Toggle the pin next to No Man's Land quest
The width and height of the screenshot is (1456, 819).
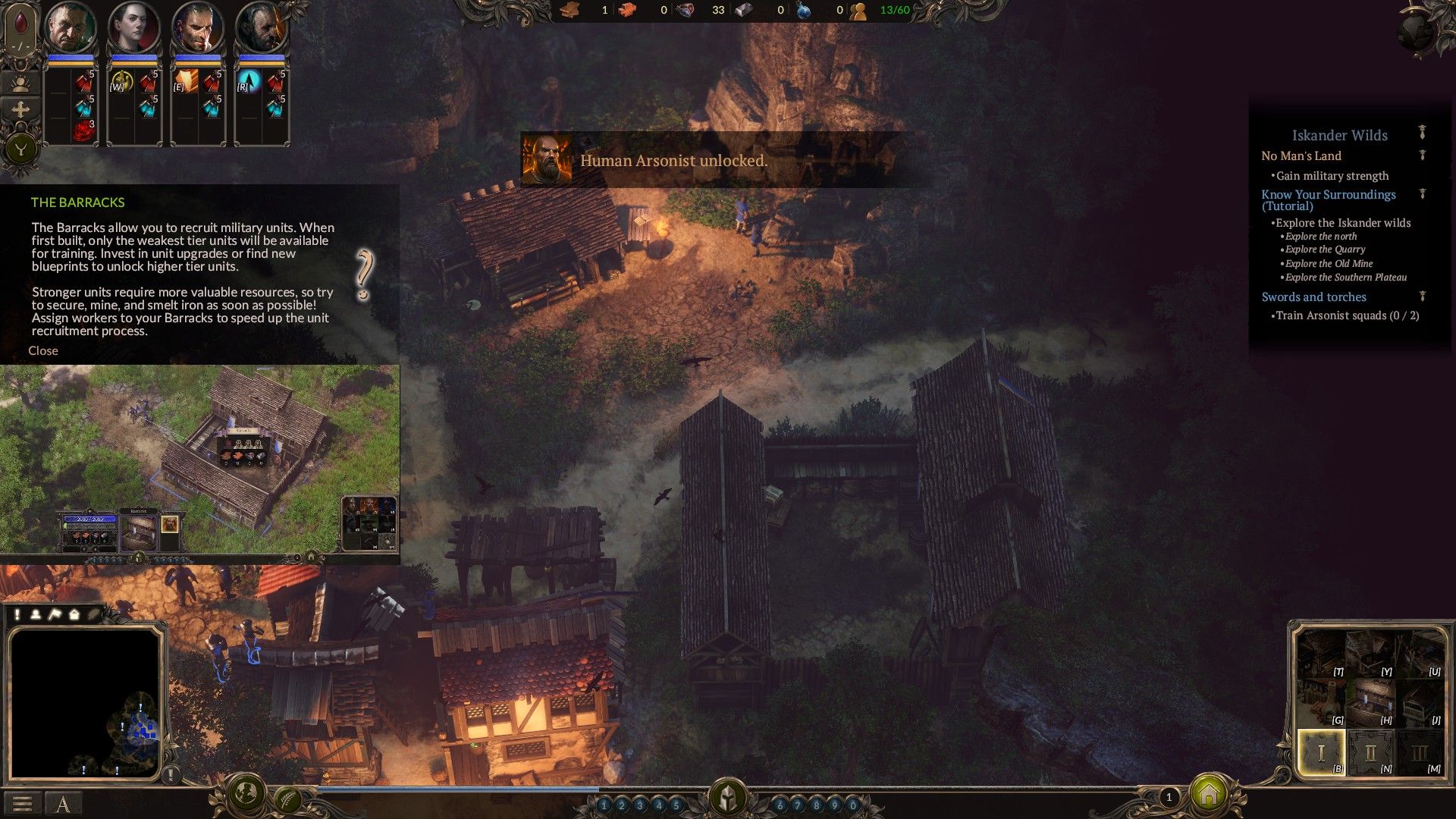tap(1422, 155)
